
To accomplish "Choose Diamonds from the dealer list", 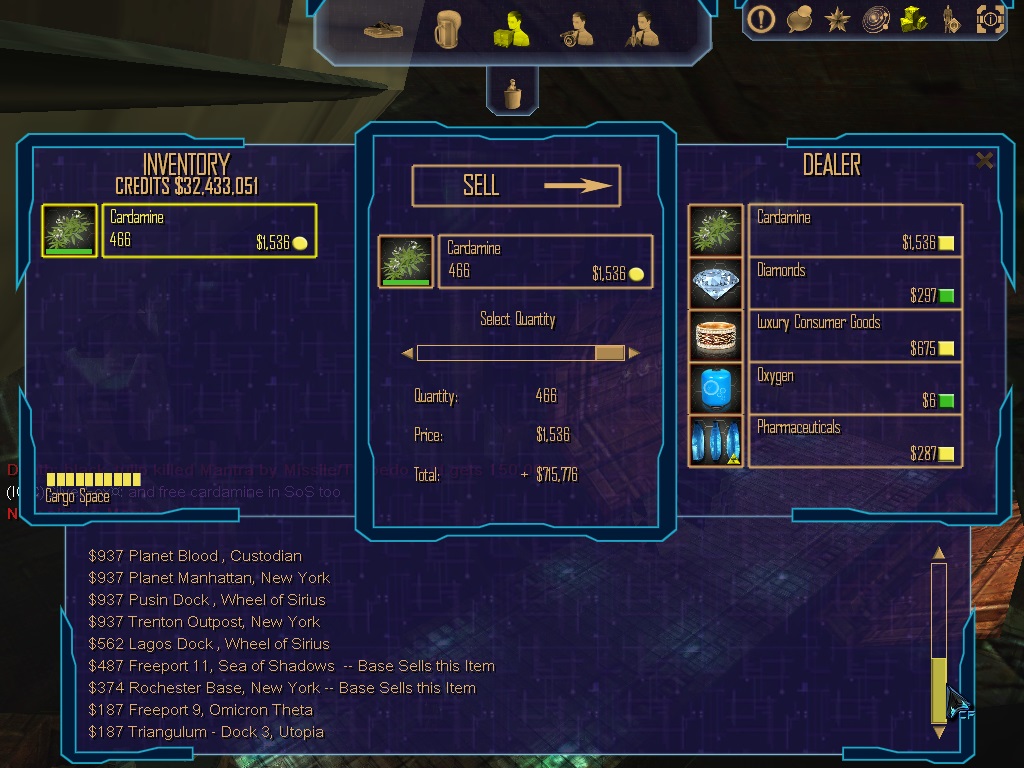I will (x=855, y=283).
